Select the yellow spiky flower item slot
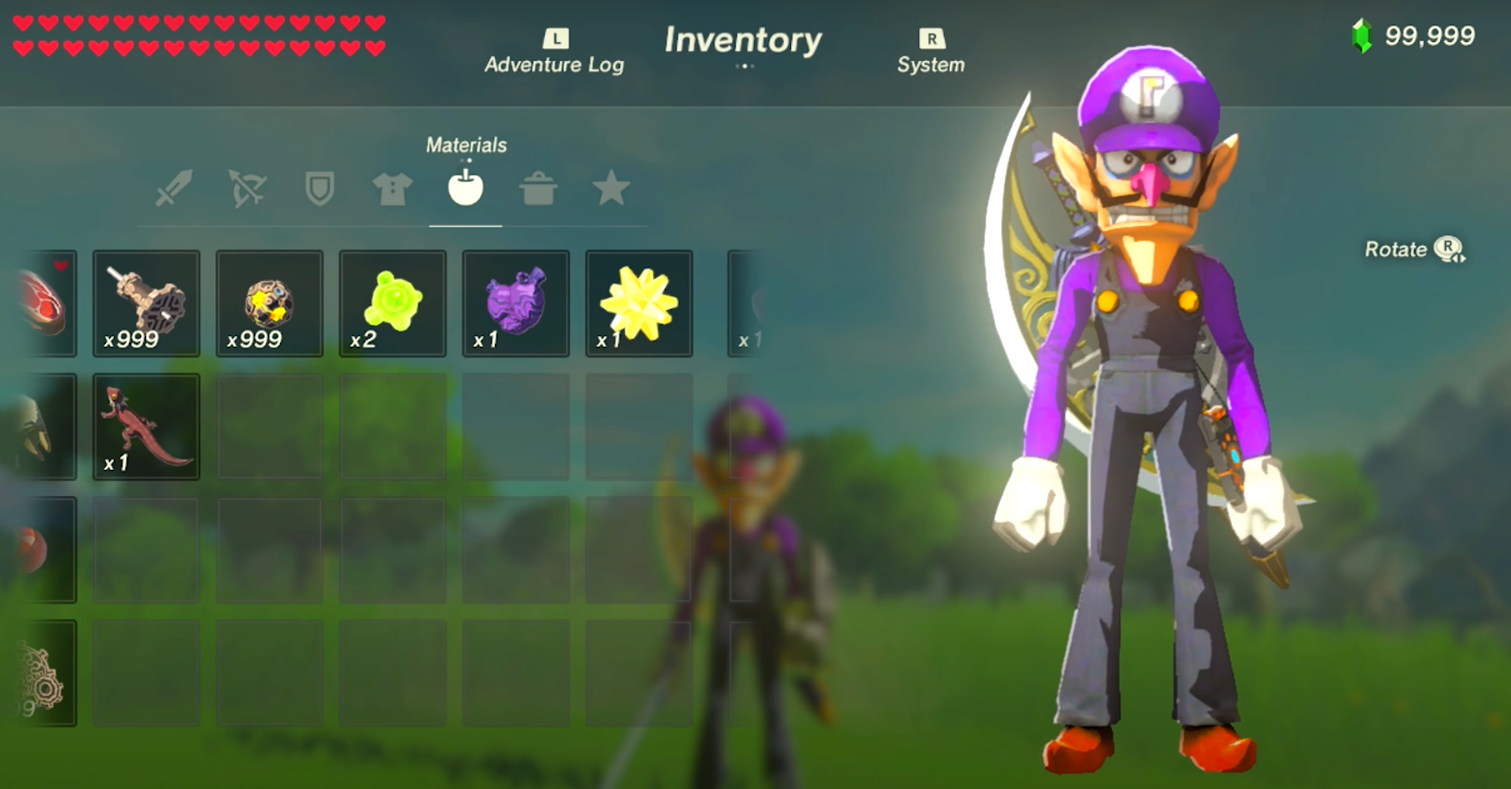Screen dimensions: 1511x789 point(638,303)
